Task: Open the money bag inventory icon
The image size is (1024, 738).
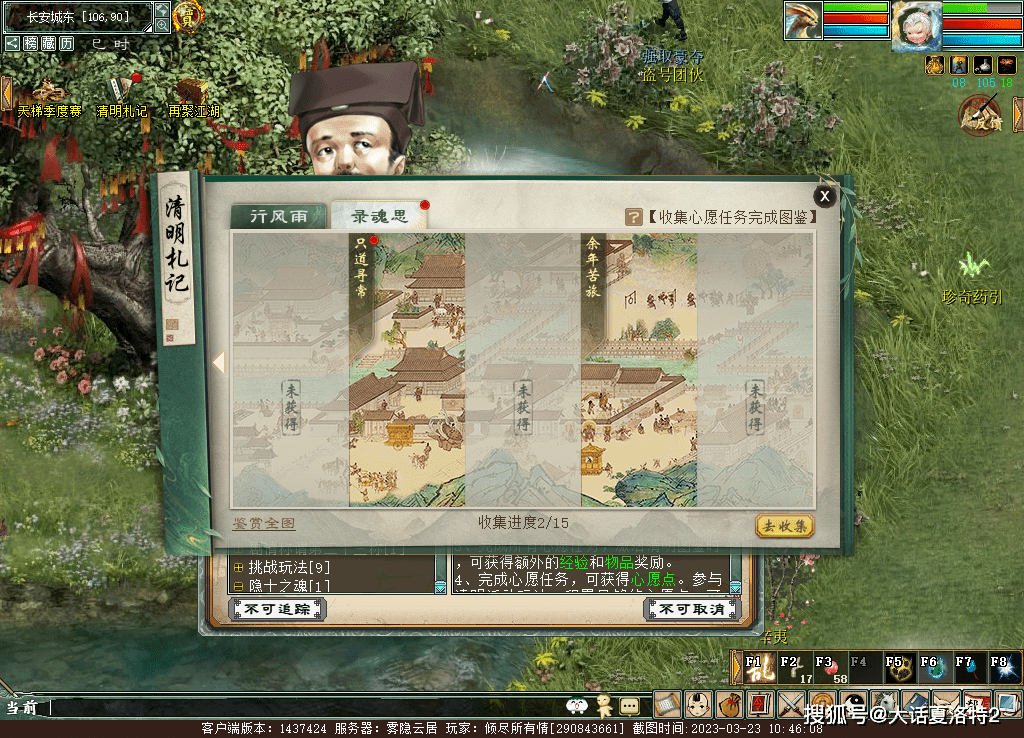Action: click(730, 704)
